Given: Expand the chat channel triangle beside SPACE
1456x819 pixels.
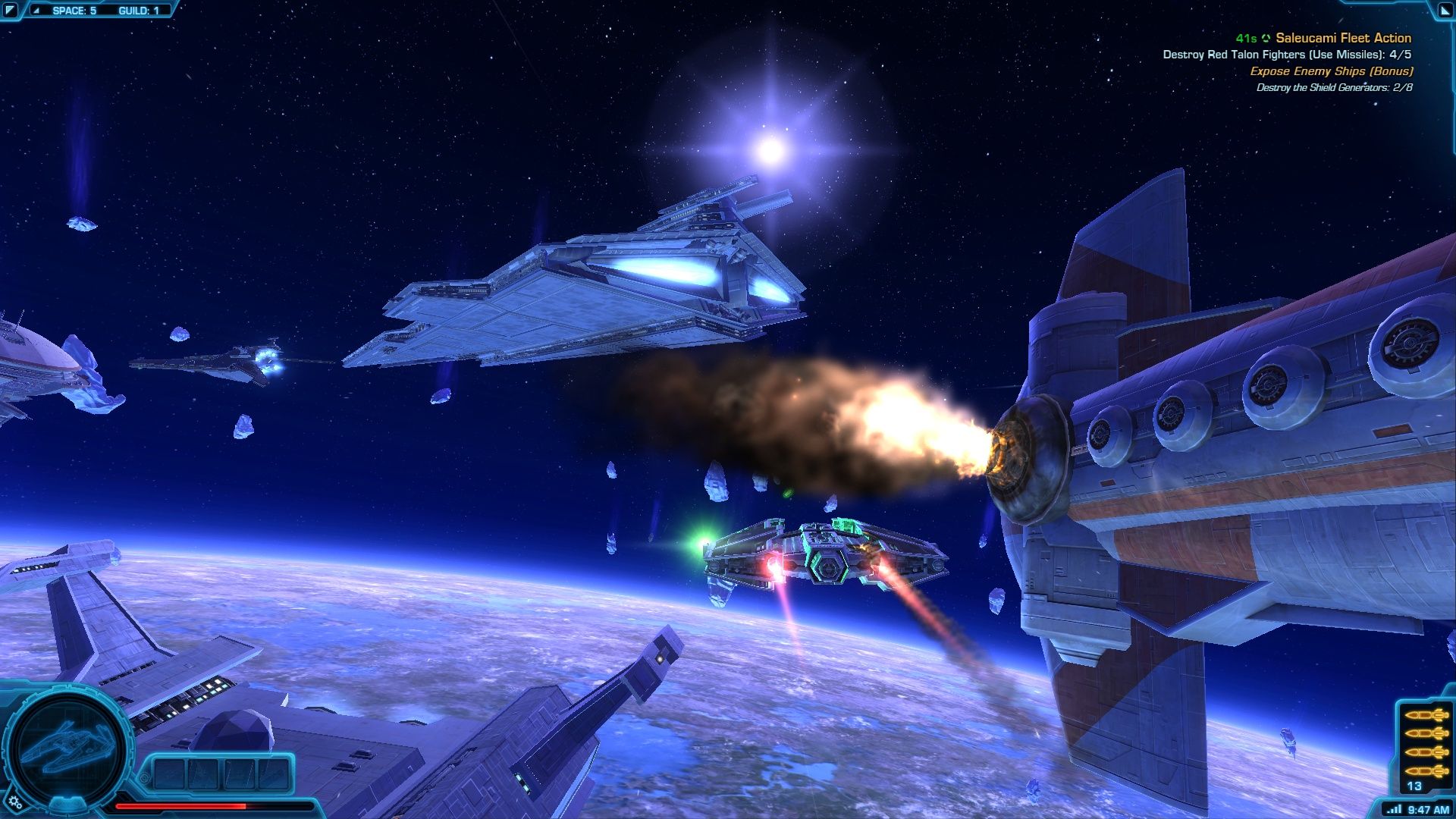Looking at the screenshot, I should click(x=36, y=11).
